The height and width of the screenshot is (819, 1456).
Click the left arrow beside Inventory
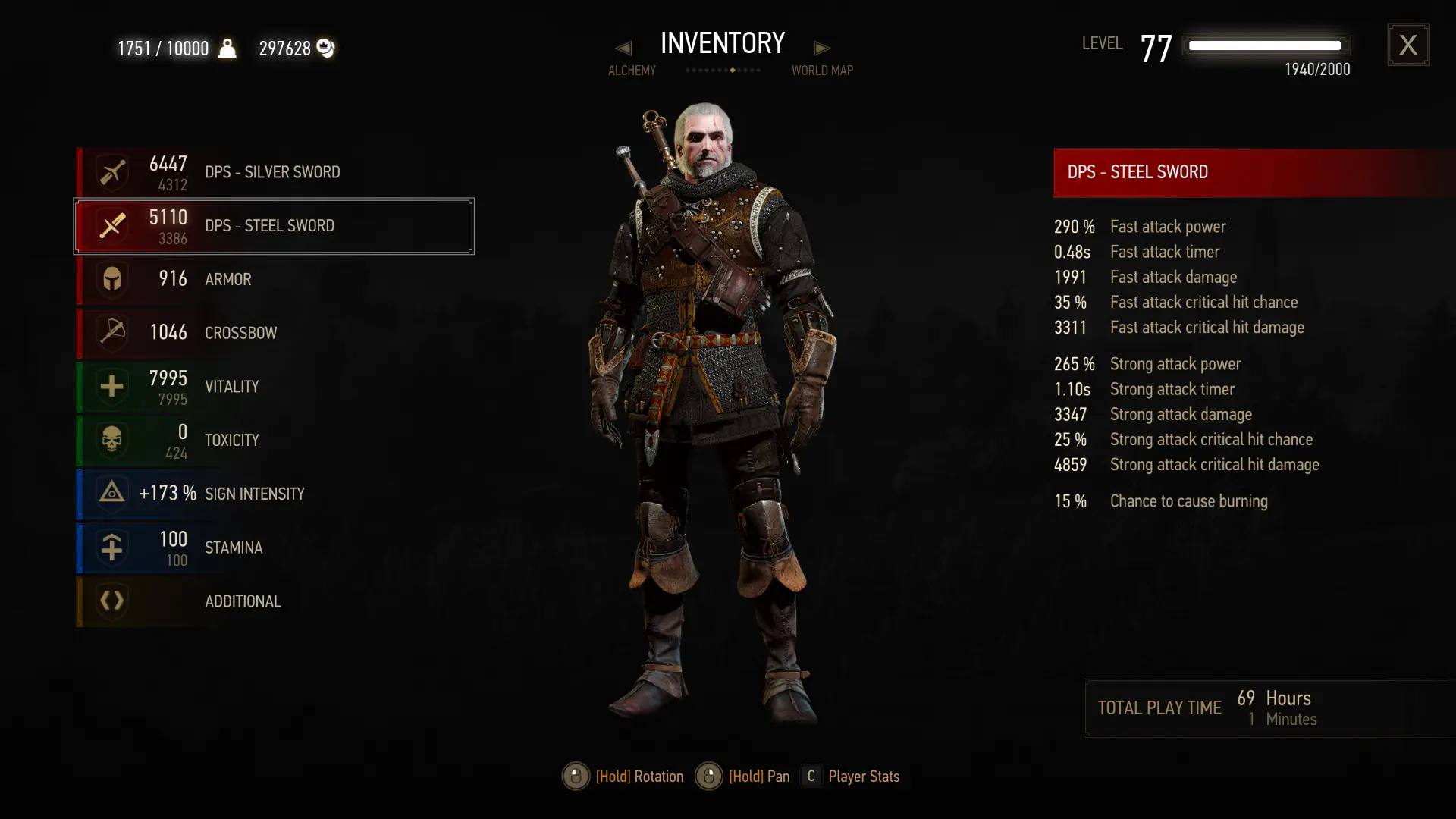point(623,49)
